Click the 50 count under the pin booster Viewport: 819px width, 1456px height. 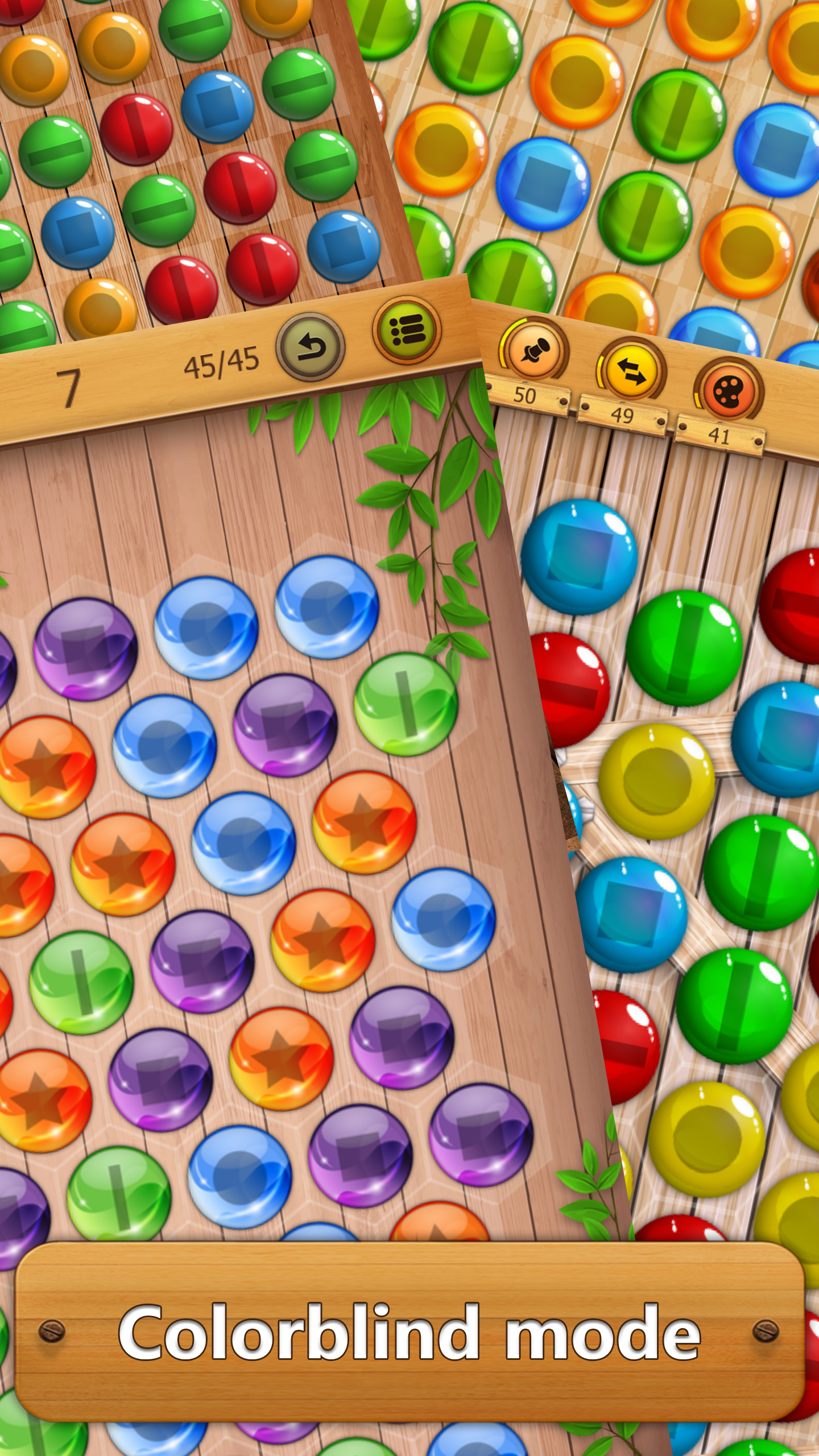point(526,394)
